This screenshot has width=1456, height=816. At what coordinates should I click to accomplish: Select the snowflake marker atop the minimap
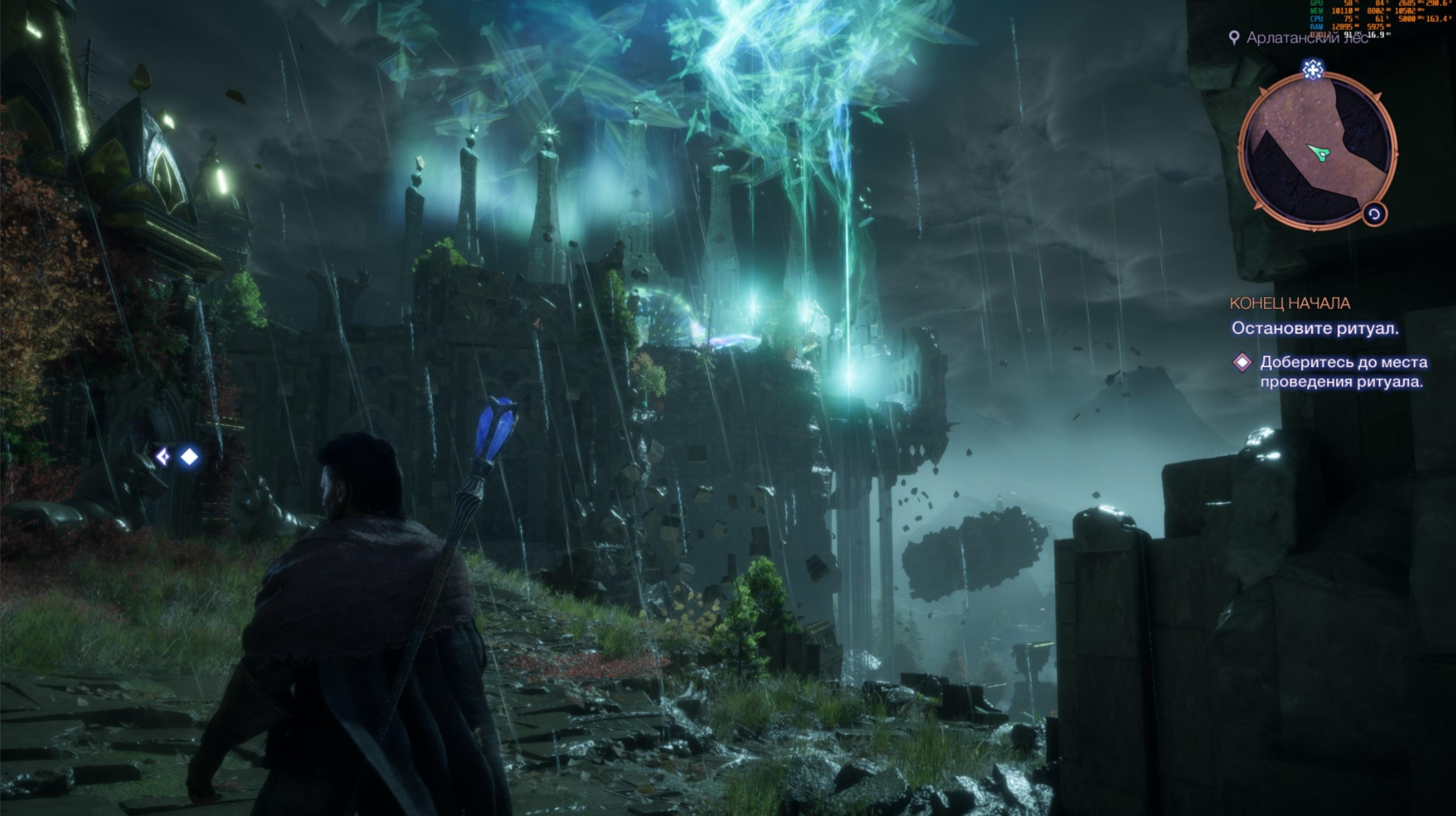pyautogui.click(x=1312, y=70)
